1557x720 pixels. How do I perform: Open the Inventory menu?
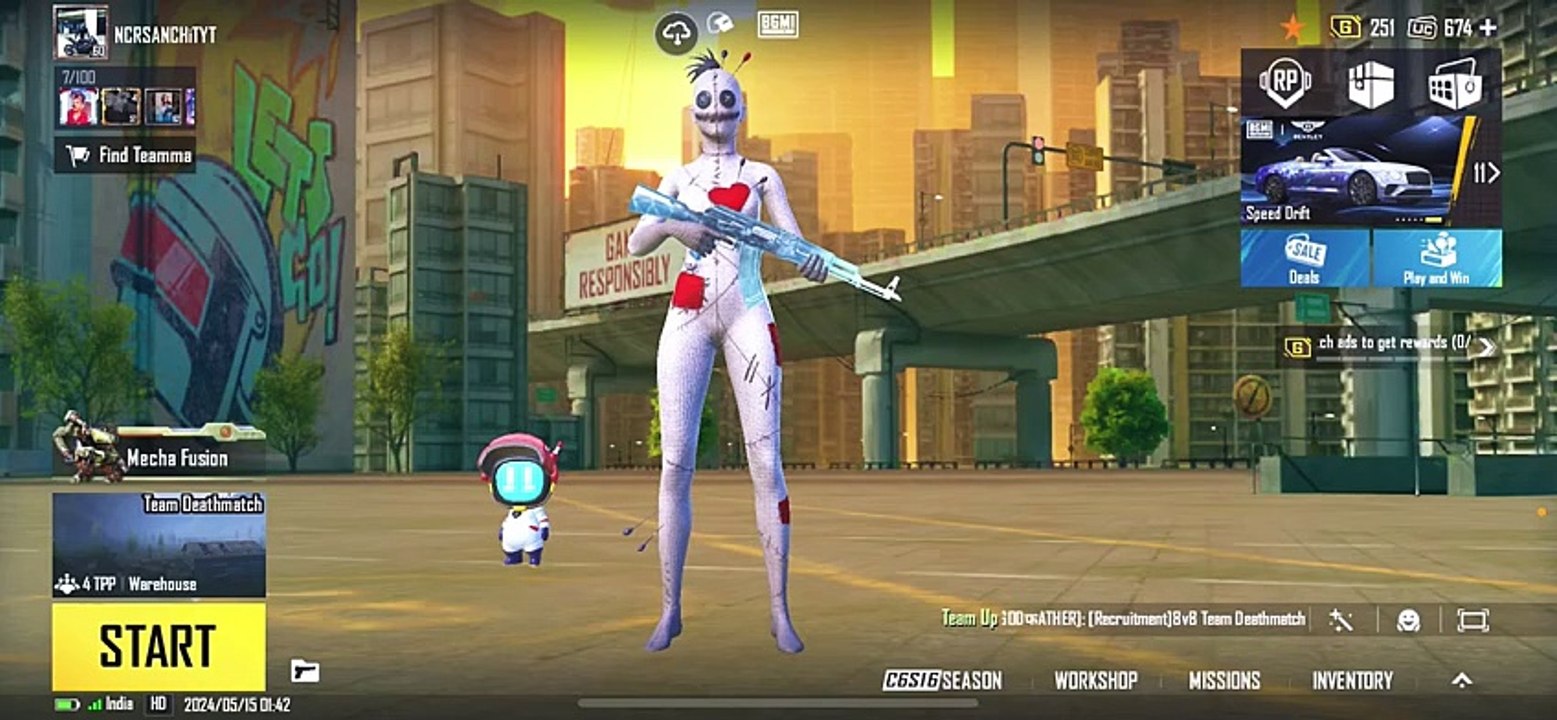point(1352,681)
